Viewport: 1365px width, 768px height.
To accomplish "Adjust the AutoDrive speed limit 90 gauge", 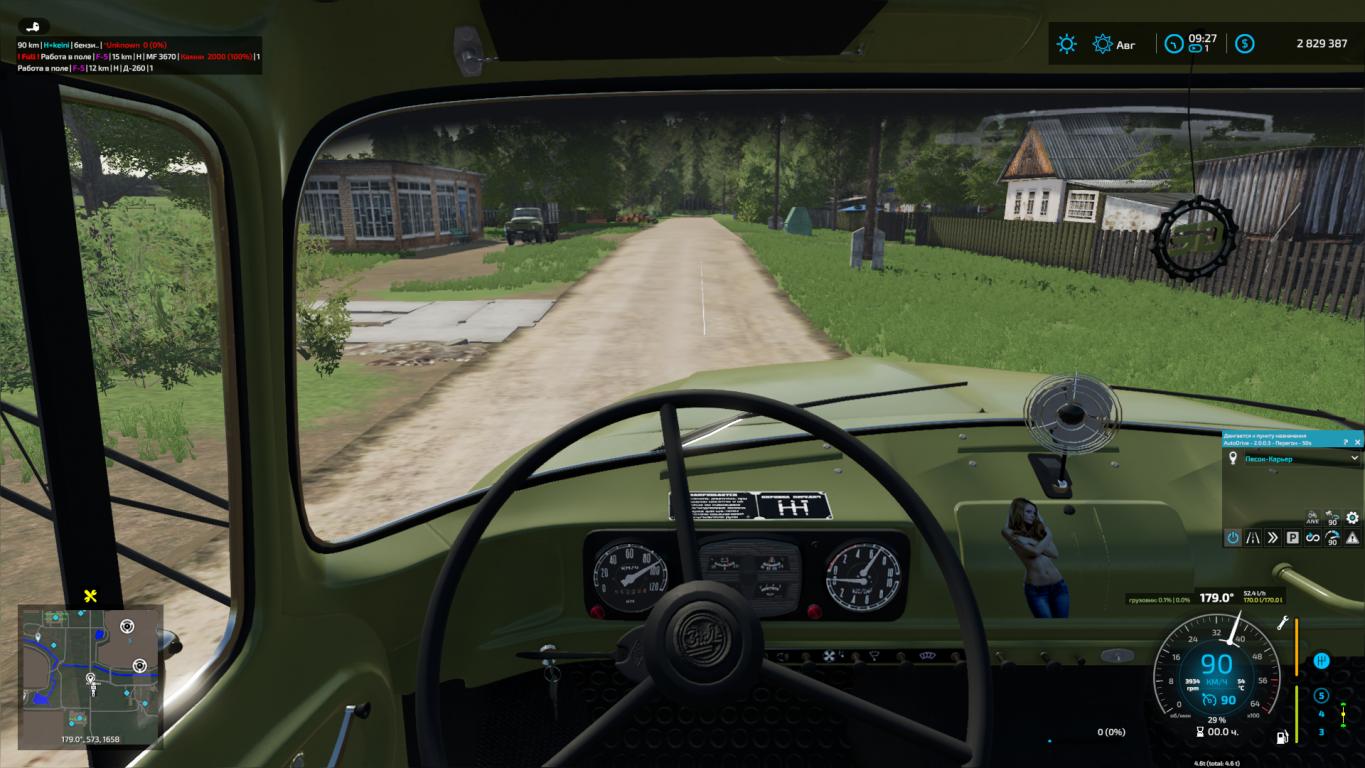I will tap(1332, 538).
